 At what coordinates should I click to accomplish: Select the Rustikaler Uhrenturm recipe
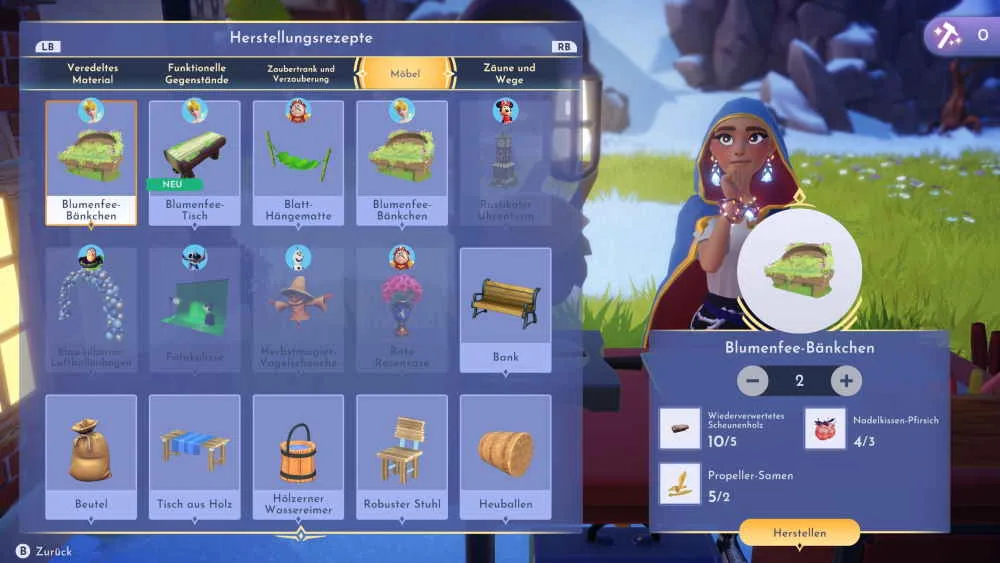[505, 163]
